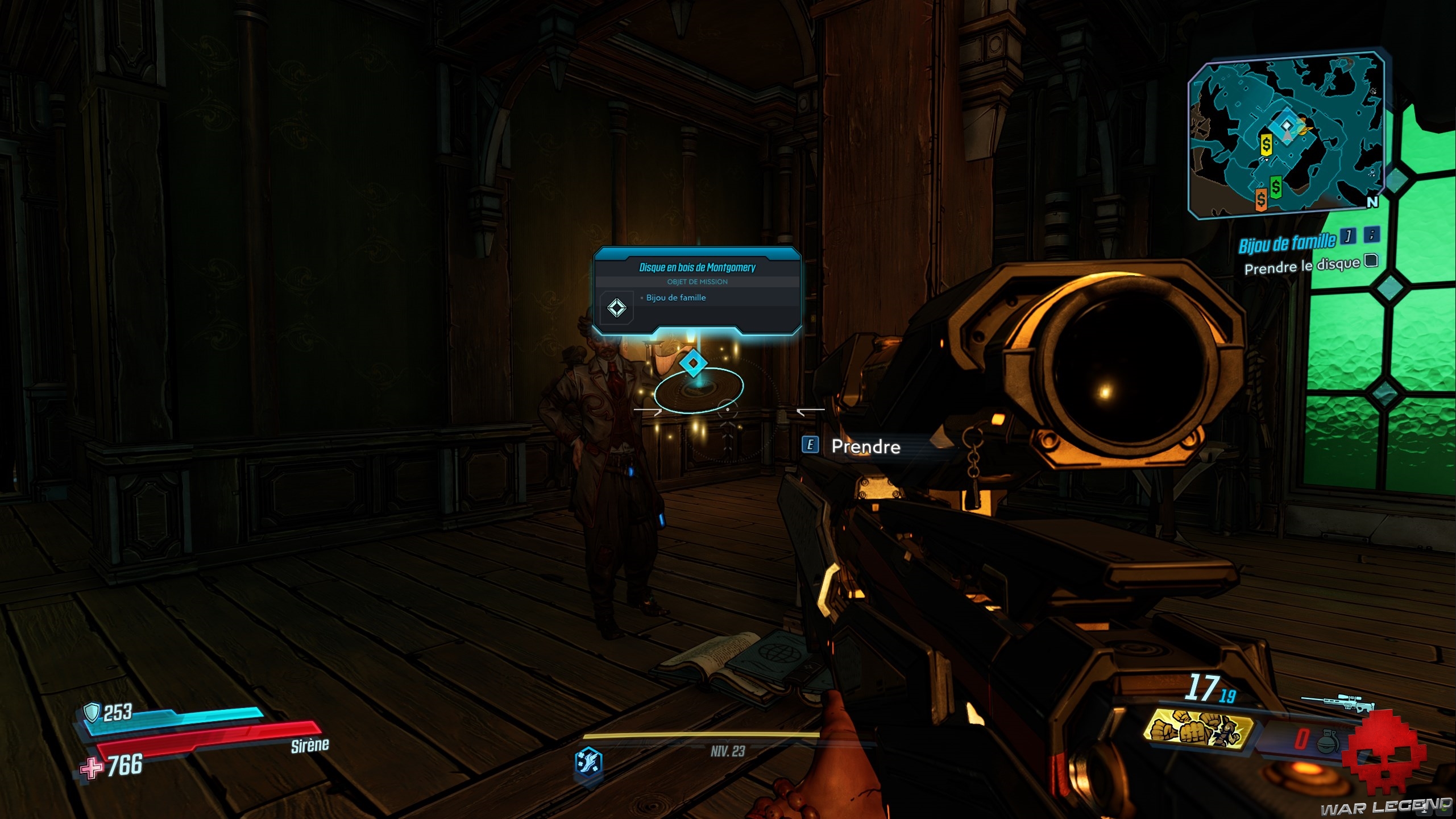The image size is (1456, 819).
Task: Select the Bijou de famille mission tracker
Action: (x=1287, y=243)
